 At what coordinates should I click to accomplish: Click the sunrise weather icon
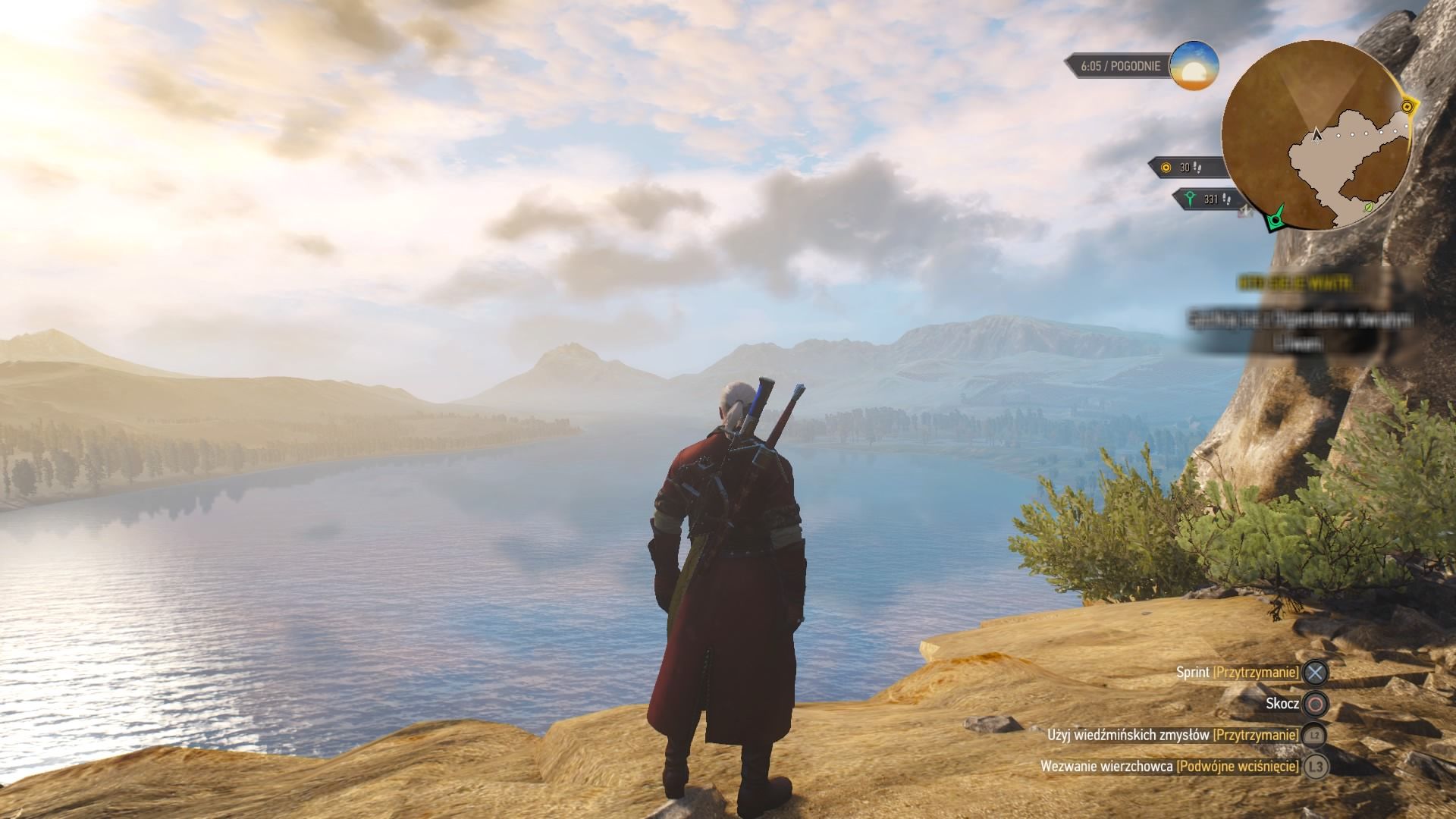pyautogui.click(x=1194, y=66)
